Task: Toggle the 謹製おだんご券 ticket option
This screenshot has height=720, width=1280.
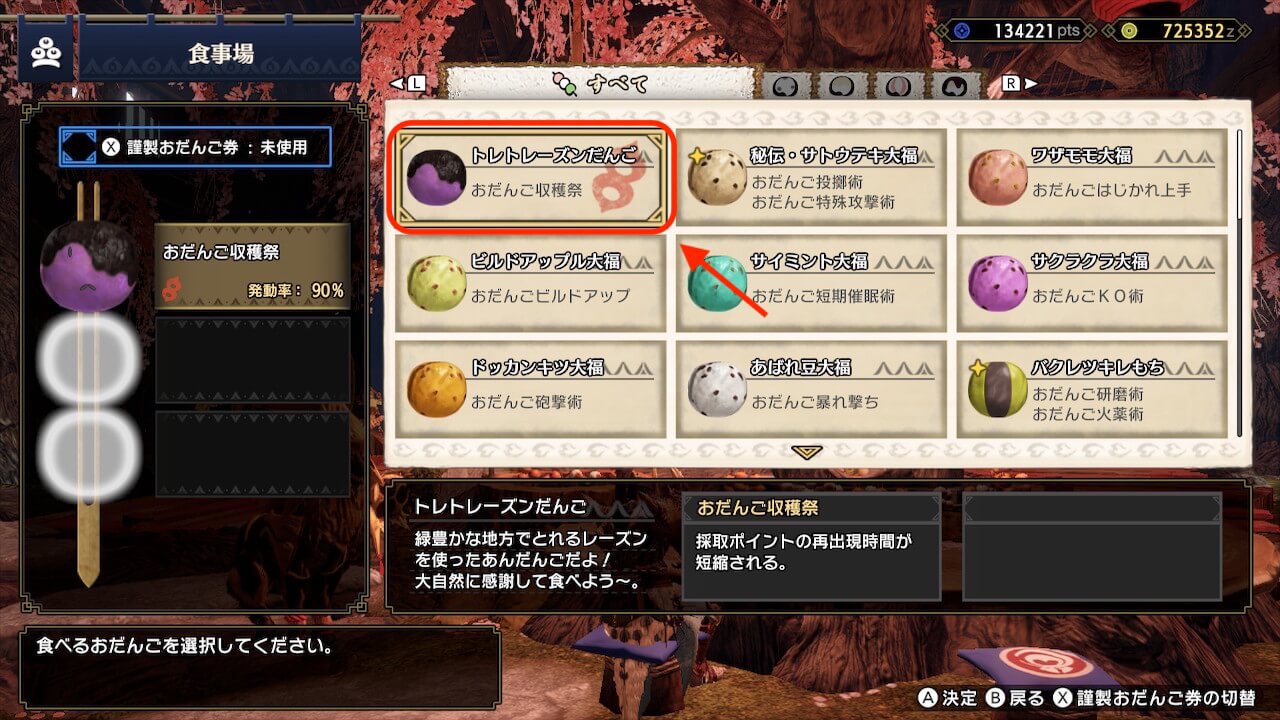Action: coord(195,147)
